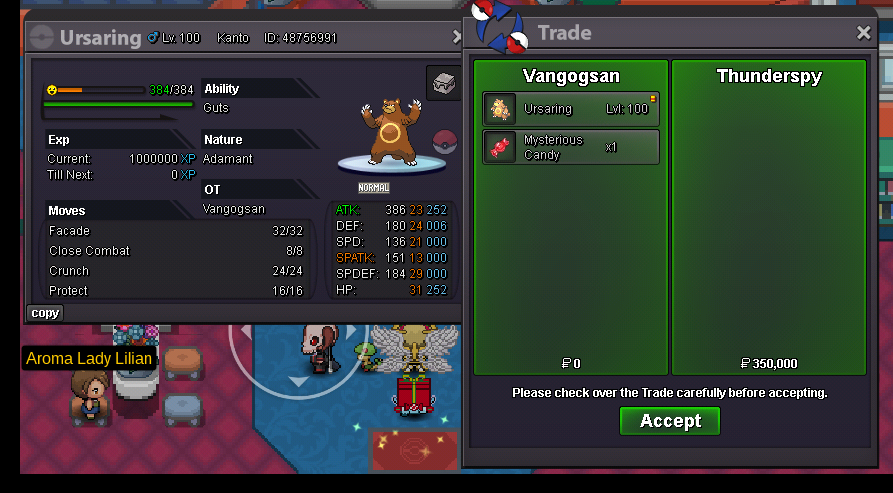Select the Close Combat move row
The width and height of the screenshot is (893, 493).
click(x=175, y=251)
